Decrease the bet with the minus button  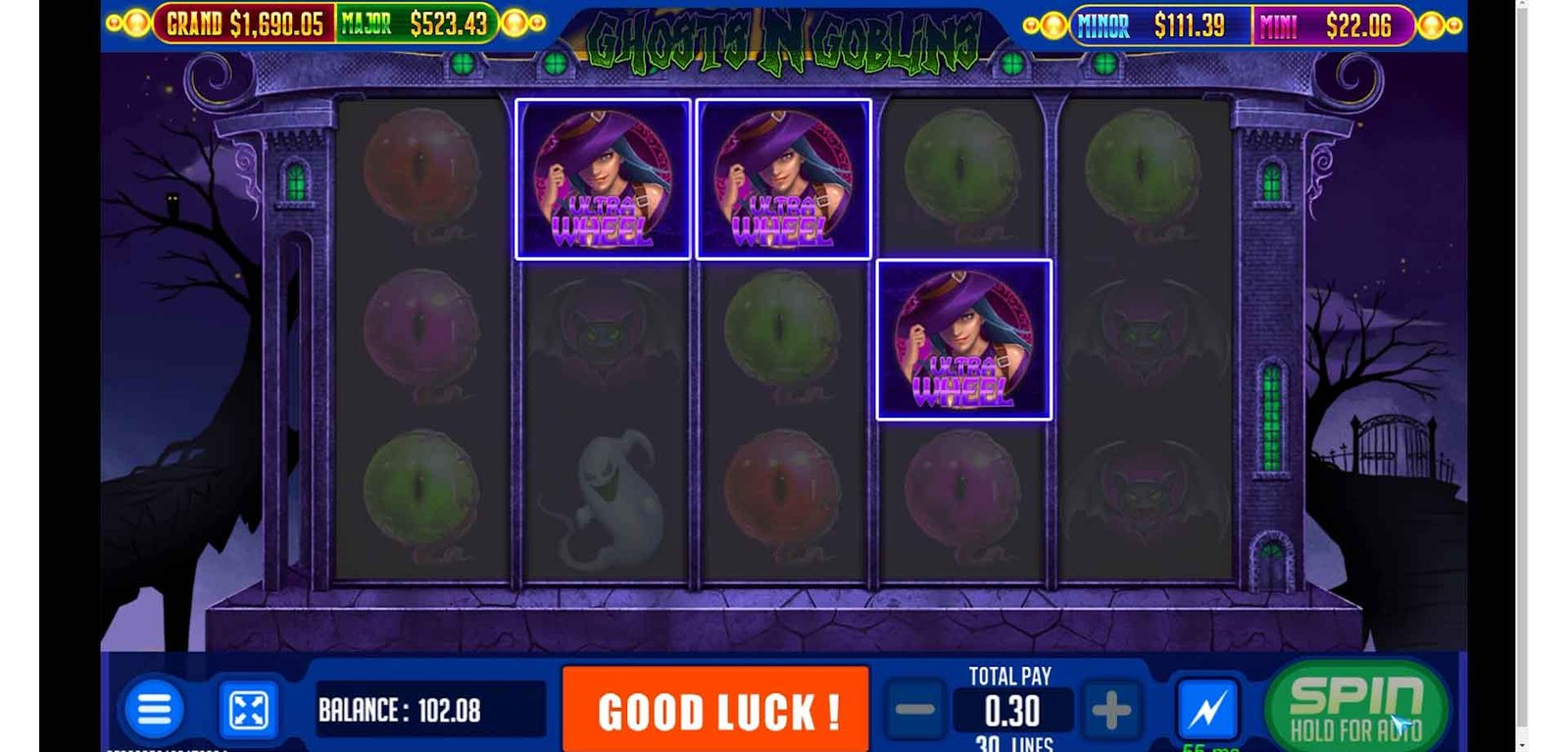pos(915,710)
